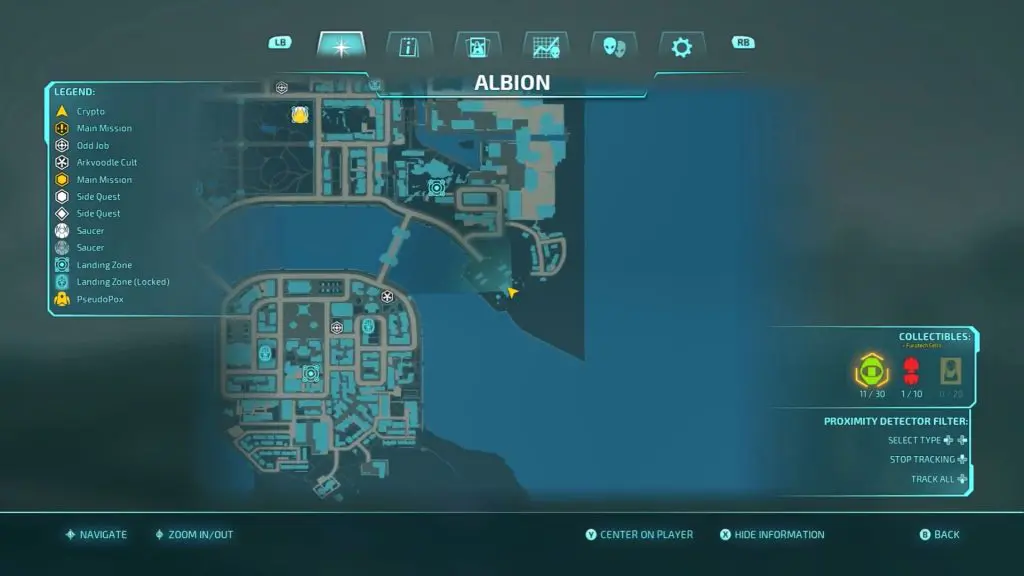This screenshot has width=1024, height=576.
Task: Choose the red collectible icon showing 1/10
Action: (x=910, y=373)
